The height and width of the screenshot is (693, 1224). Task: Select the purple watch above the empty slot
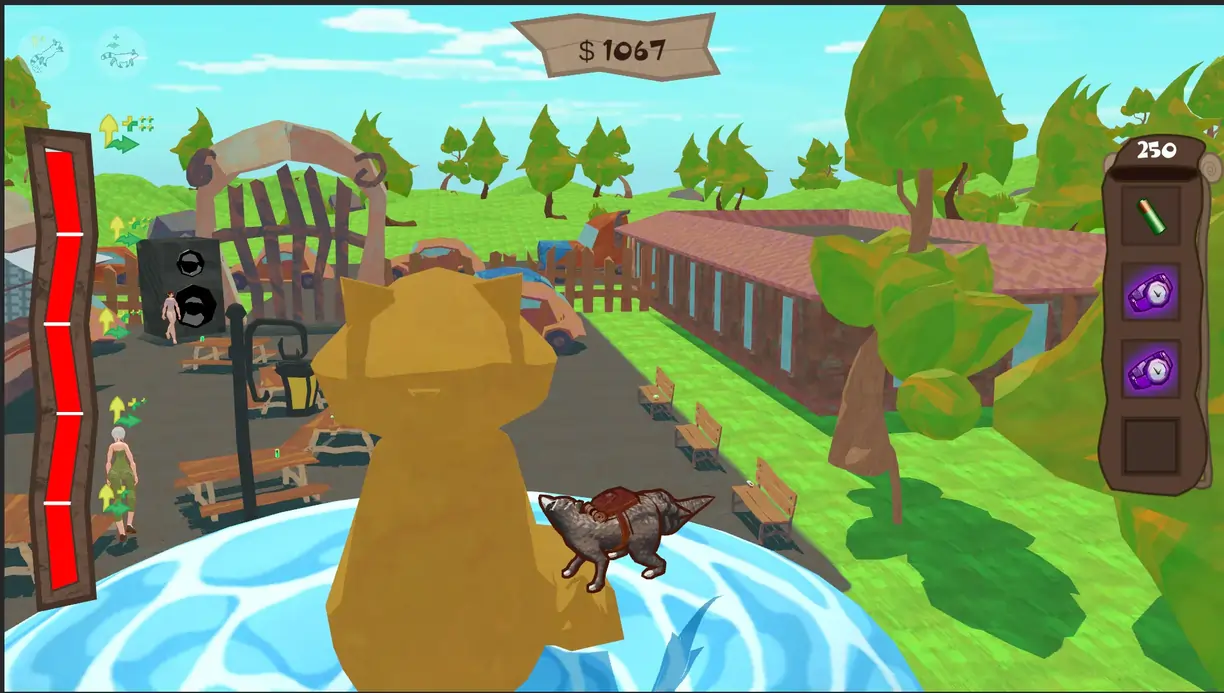coord(1150,368)
